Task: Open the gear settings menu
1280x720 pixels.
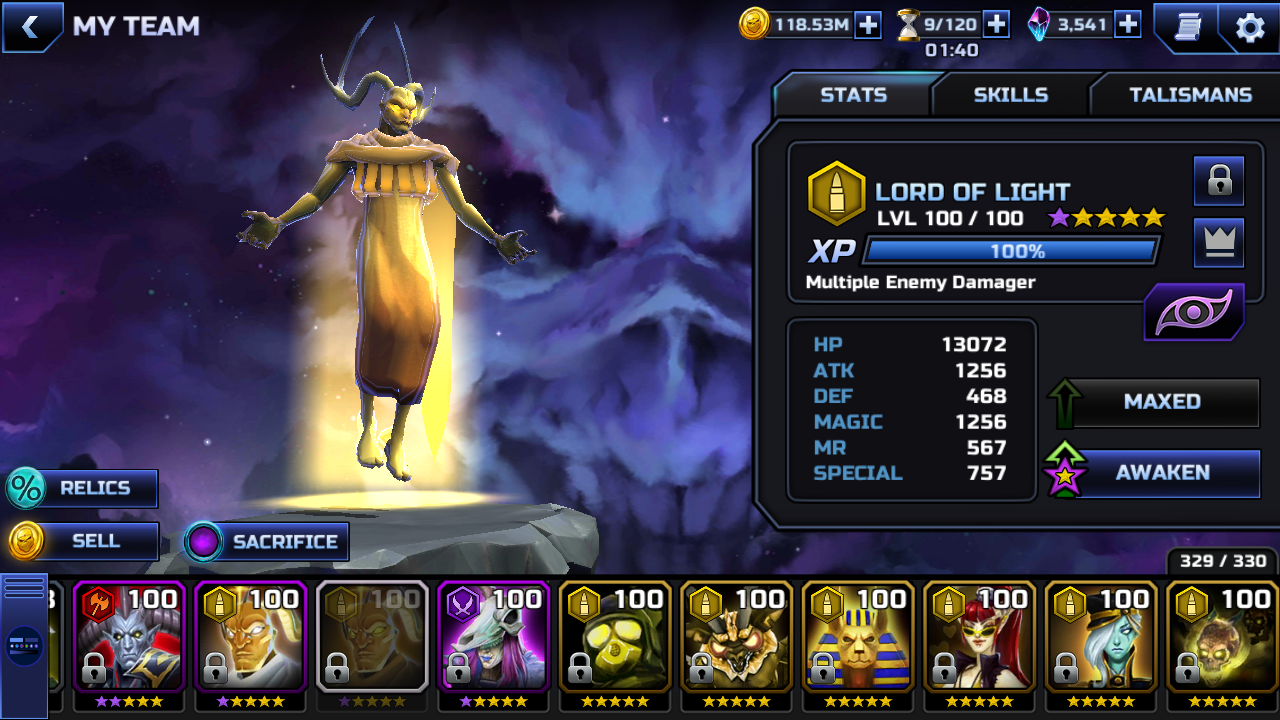Action: [x=1250, y=27]
